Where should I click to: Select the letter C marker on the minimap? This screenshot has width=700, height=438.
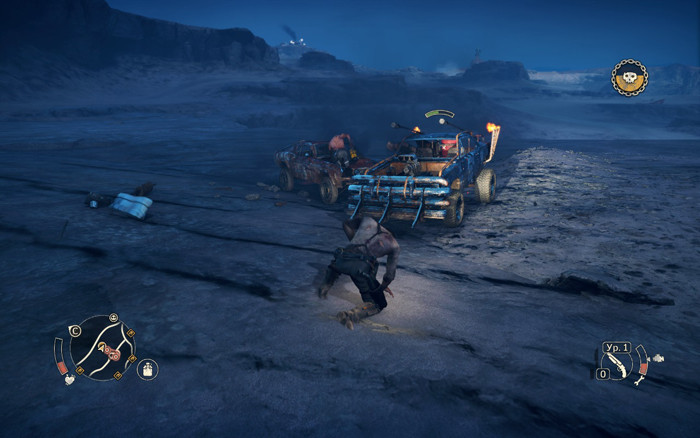click(74, 330)
